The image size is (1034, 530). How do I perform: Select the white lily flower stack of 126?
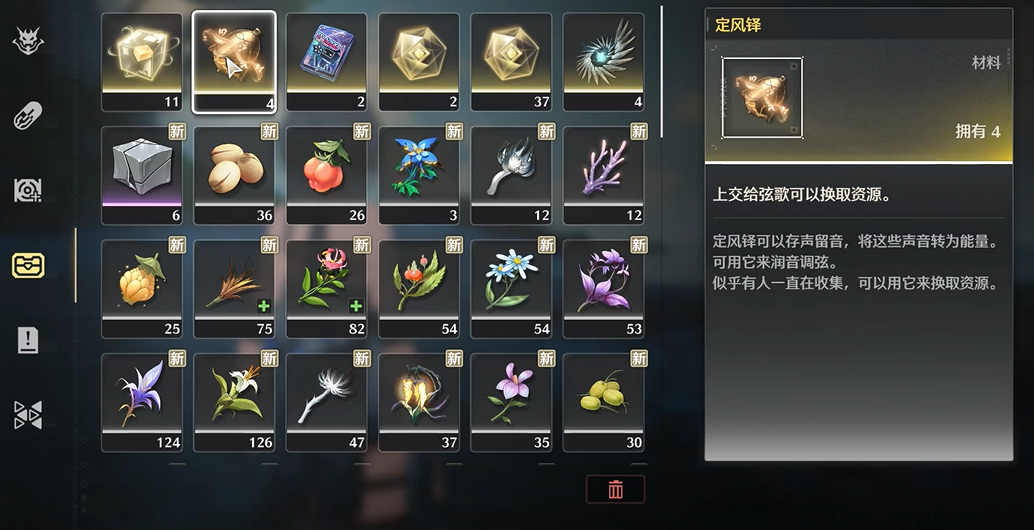234,394
